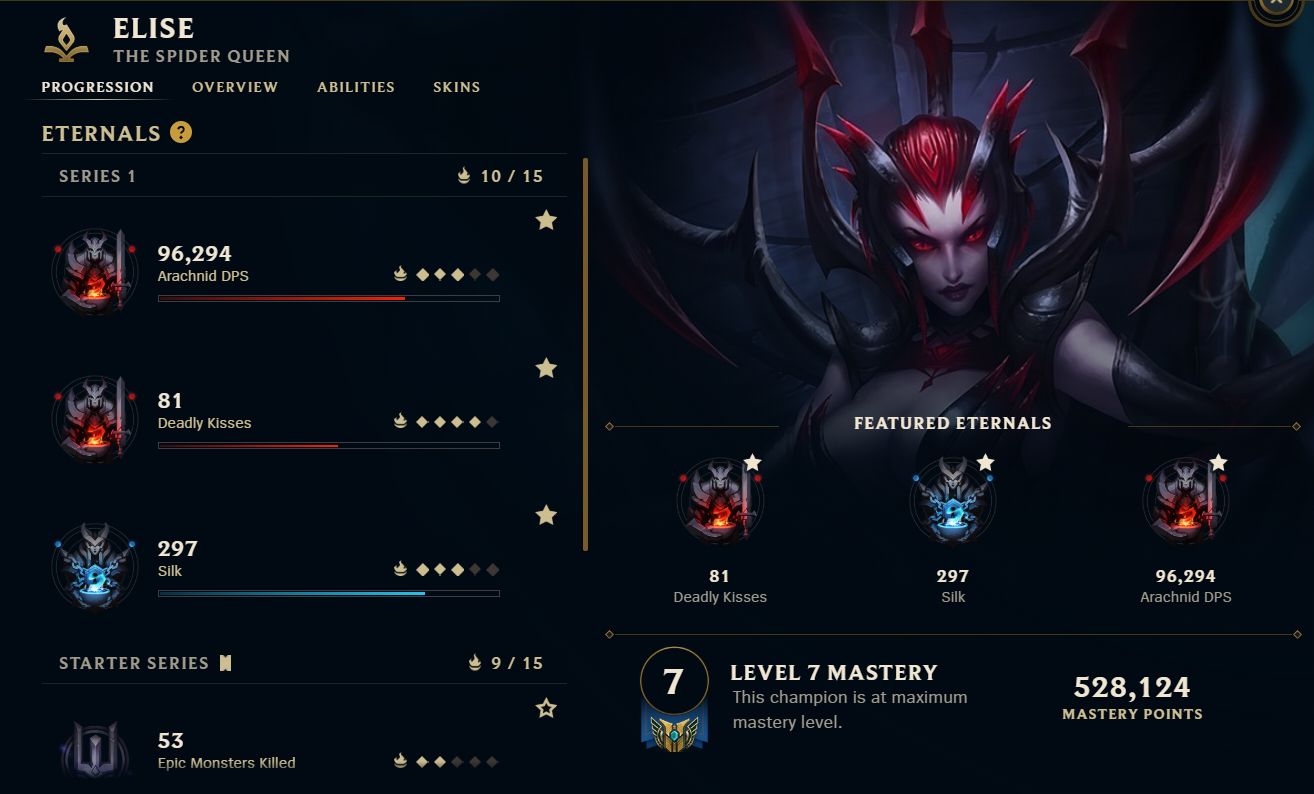1314x794 pixels.
Task: Switch to the Overview tab
Action: [x=234, y=87]
